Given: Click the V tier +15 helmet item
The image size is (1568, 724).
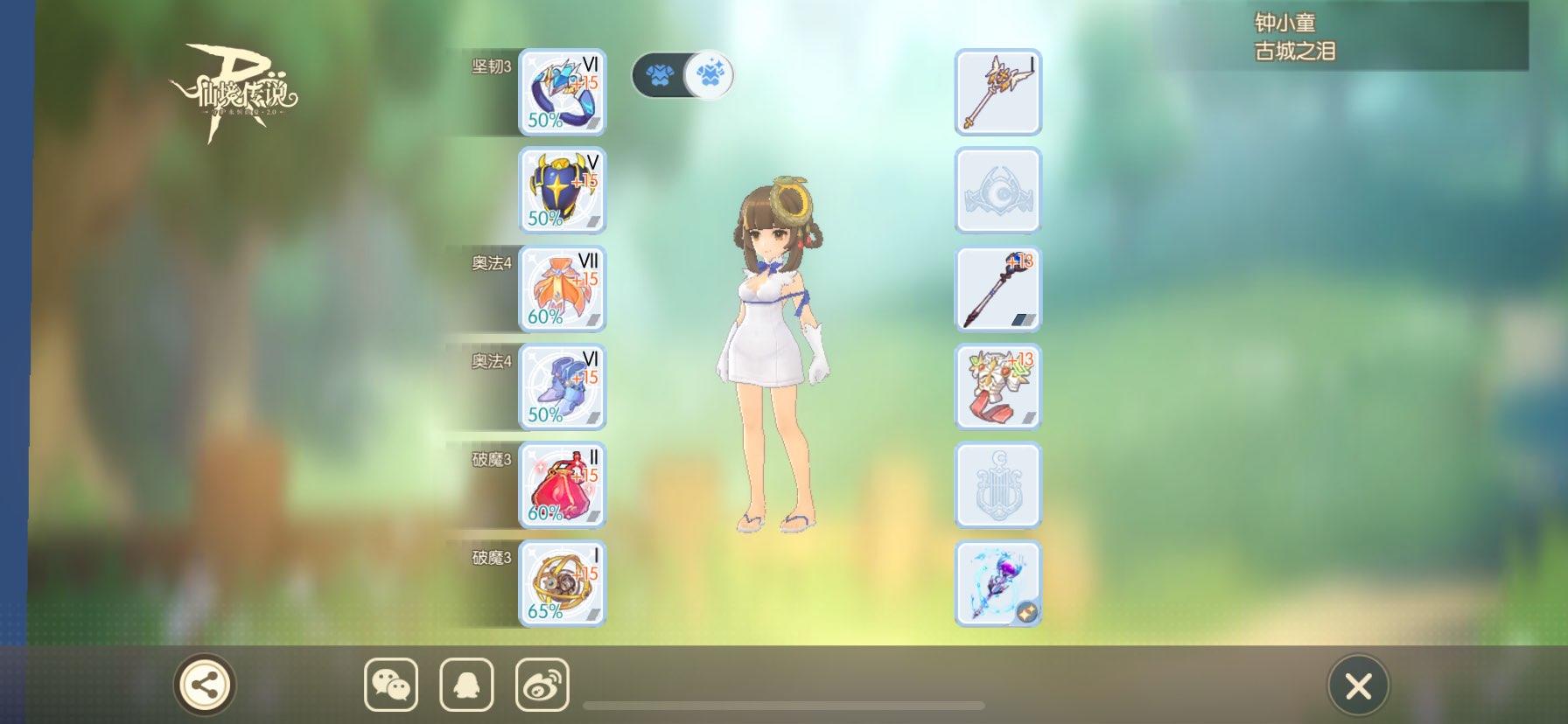Looking at the screenshot, I should (x=561, y=191).
